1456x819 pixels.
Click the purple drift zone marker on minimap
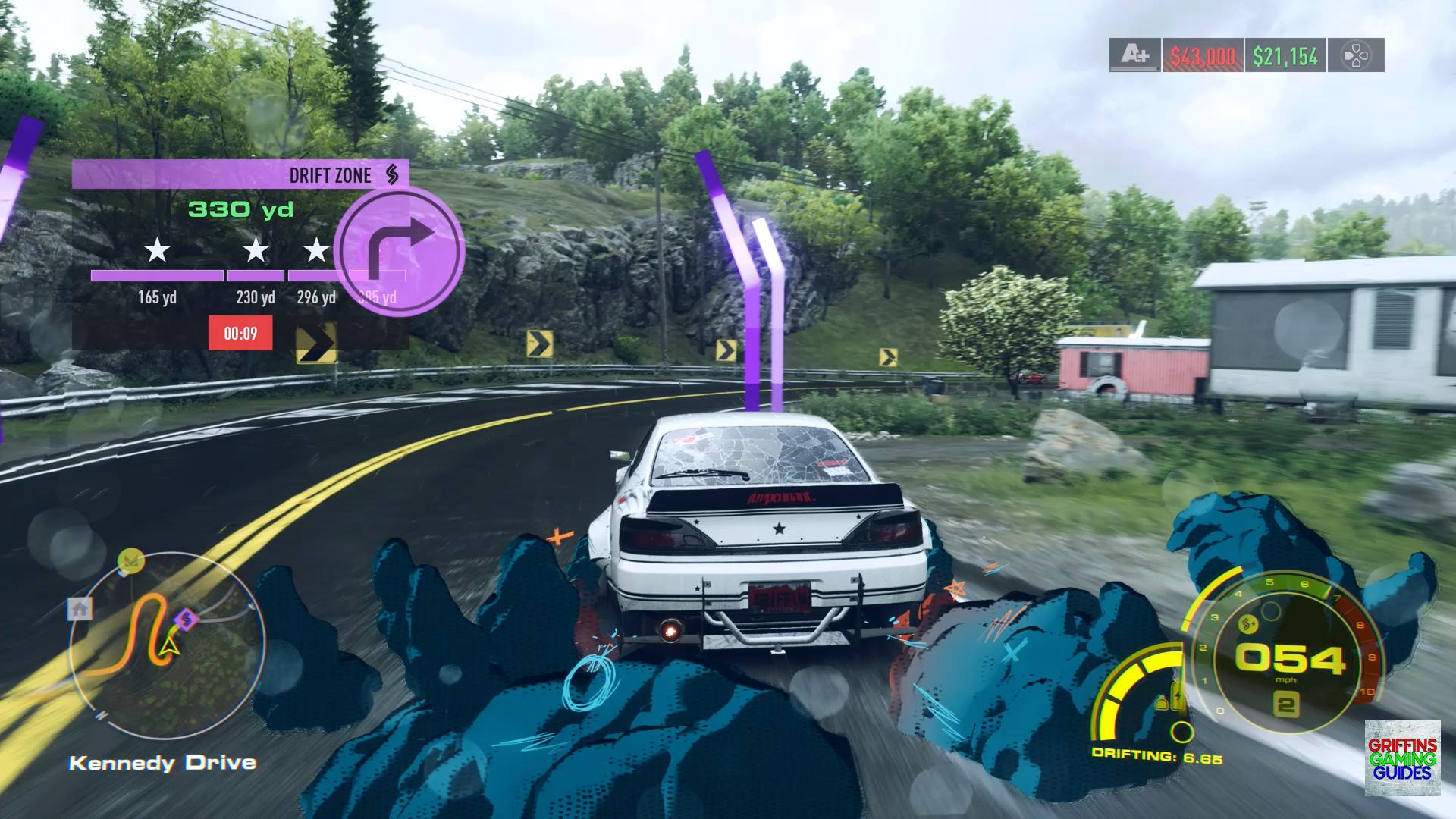point(186,620)
